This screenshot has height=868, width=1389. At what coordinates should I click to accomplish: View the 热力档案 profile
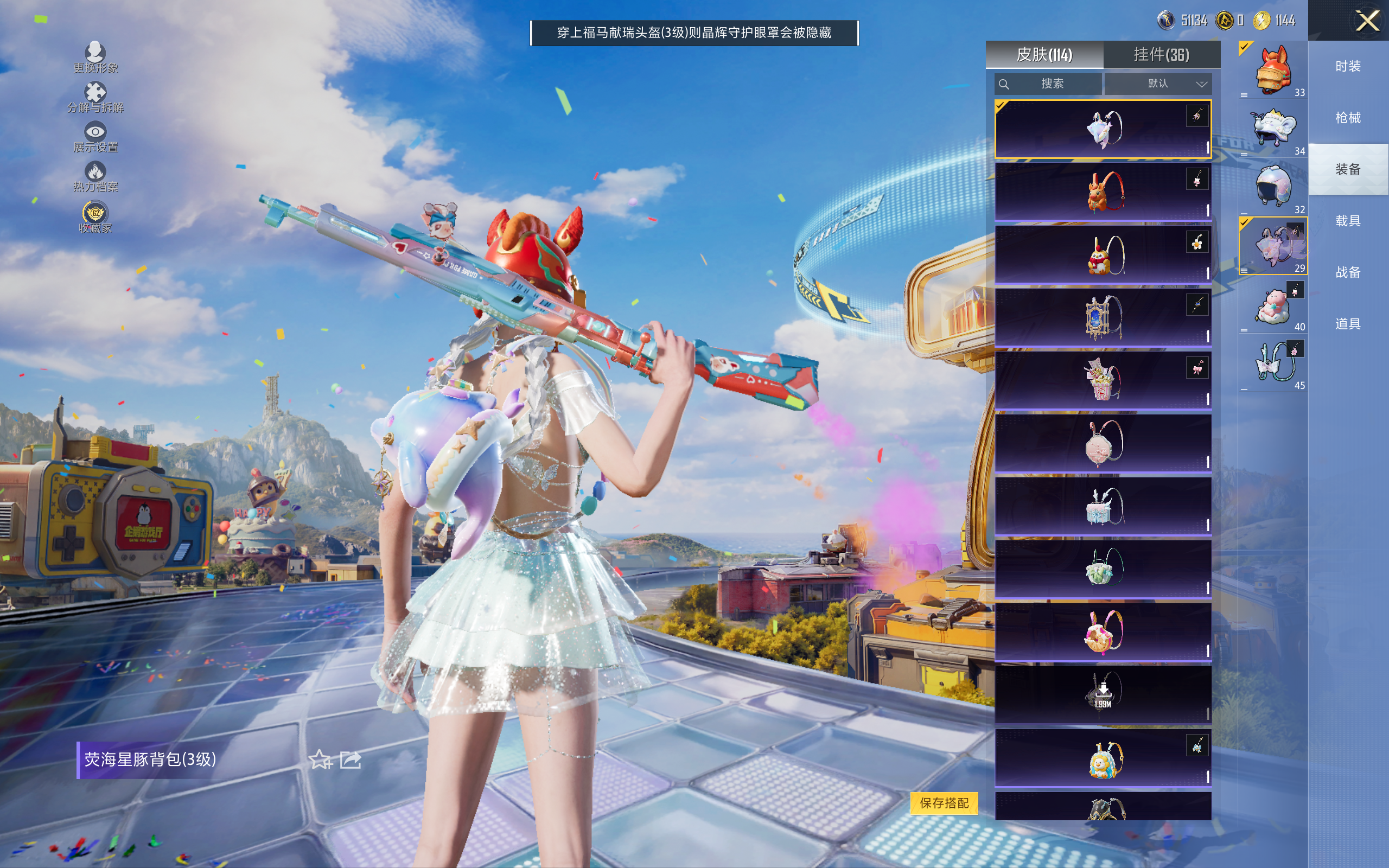point(95,176)
